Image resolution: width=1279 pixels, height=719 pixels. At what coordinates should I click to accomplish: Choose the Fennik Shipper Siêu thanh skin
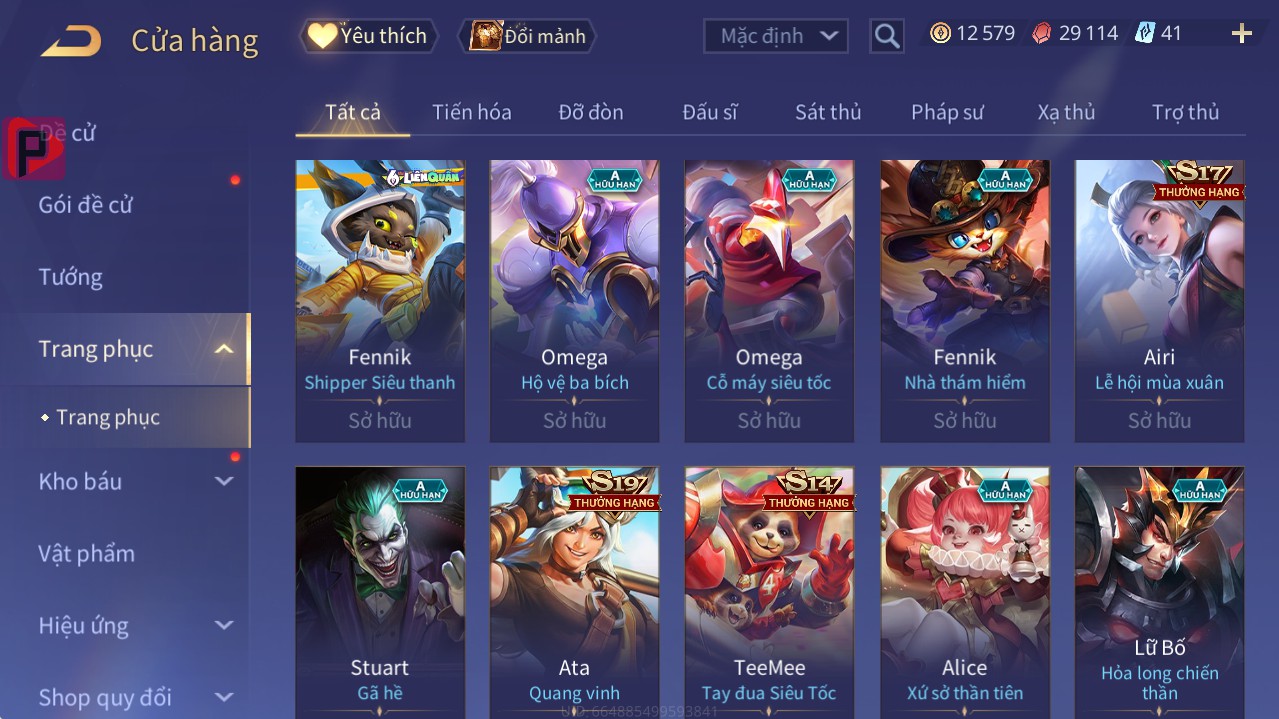(380, 300)
